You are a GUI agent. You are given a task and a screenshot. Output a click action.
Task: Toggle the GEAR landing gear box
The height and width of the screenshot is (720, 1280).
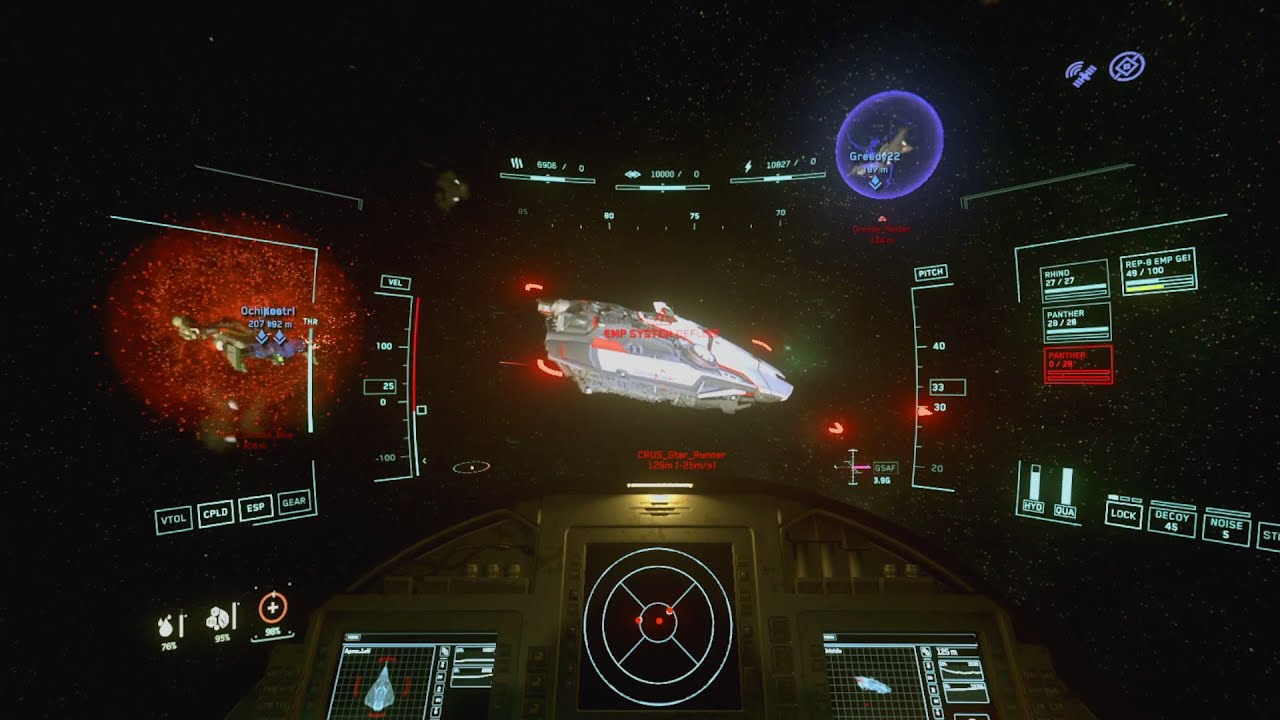(295, 501)
